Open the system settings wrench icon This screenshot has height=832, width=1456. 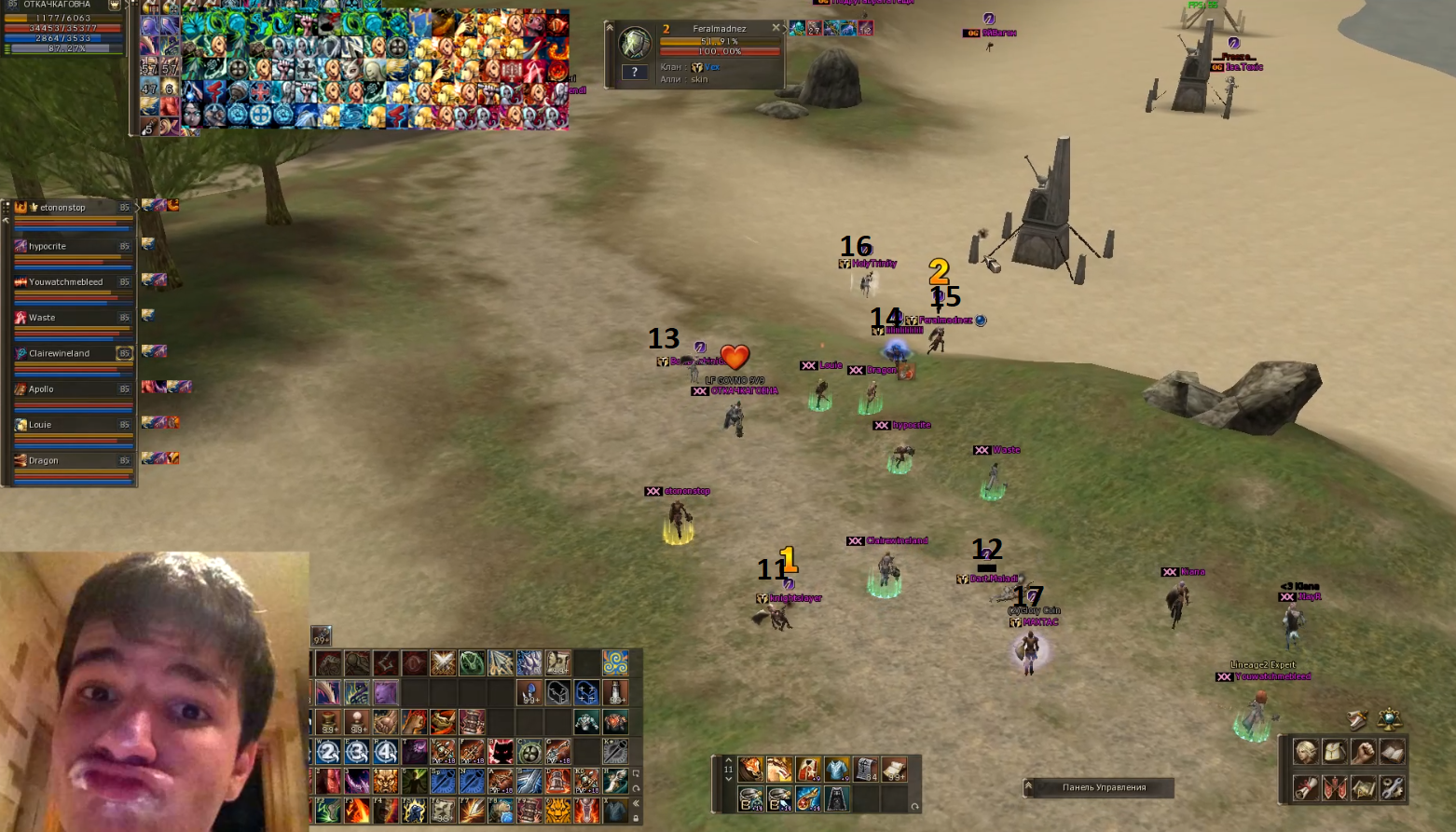1392,788
